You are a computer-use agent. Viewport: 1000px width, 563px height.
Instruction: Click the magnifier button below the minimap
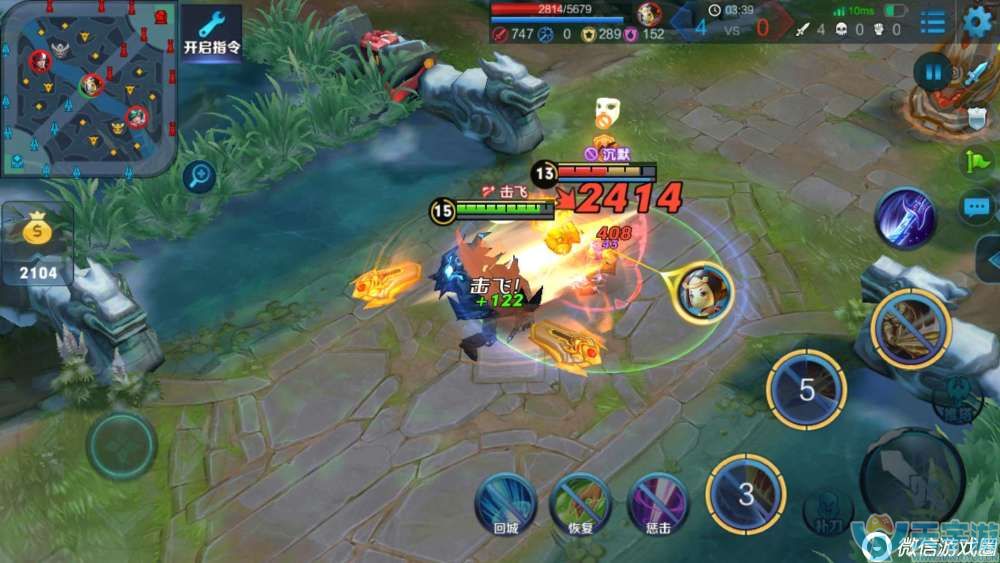[x=200, y=178]
